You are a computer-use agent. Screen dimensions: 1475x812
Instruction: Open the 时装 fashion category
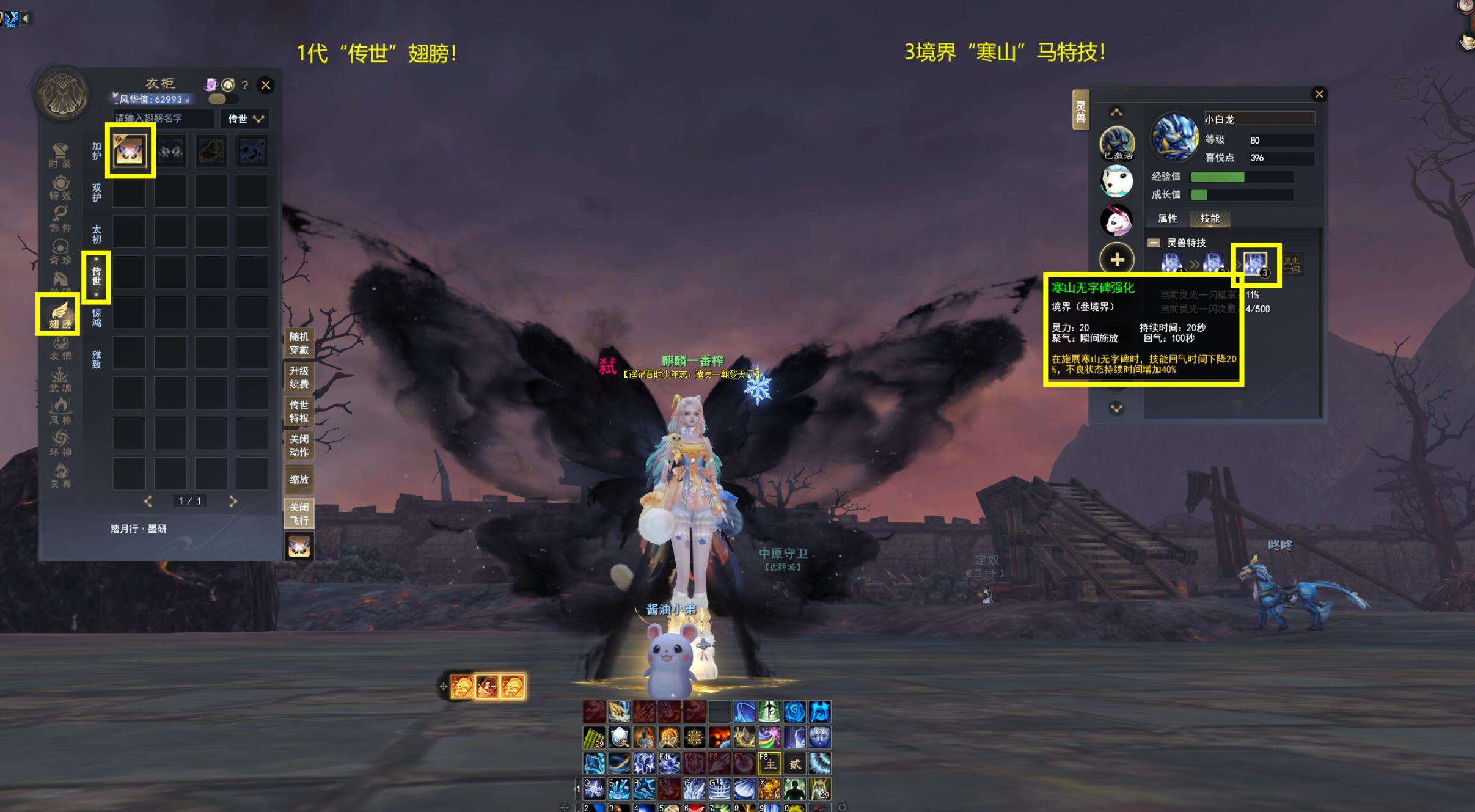[x=60, y=155]
